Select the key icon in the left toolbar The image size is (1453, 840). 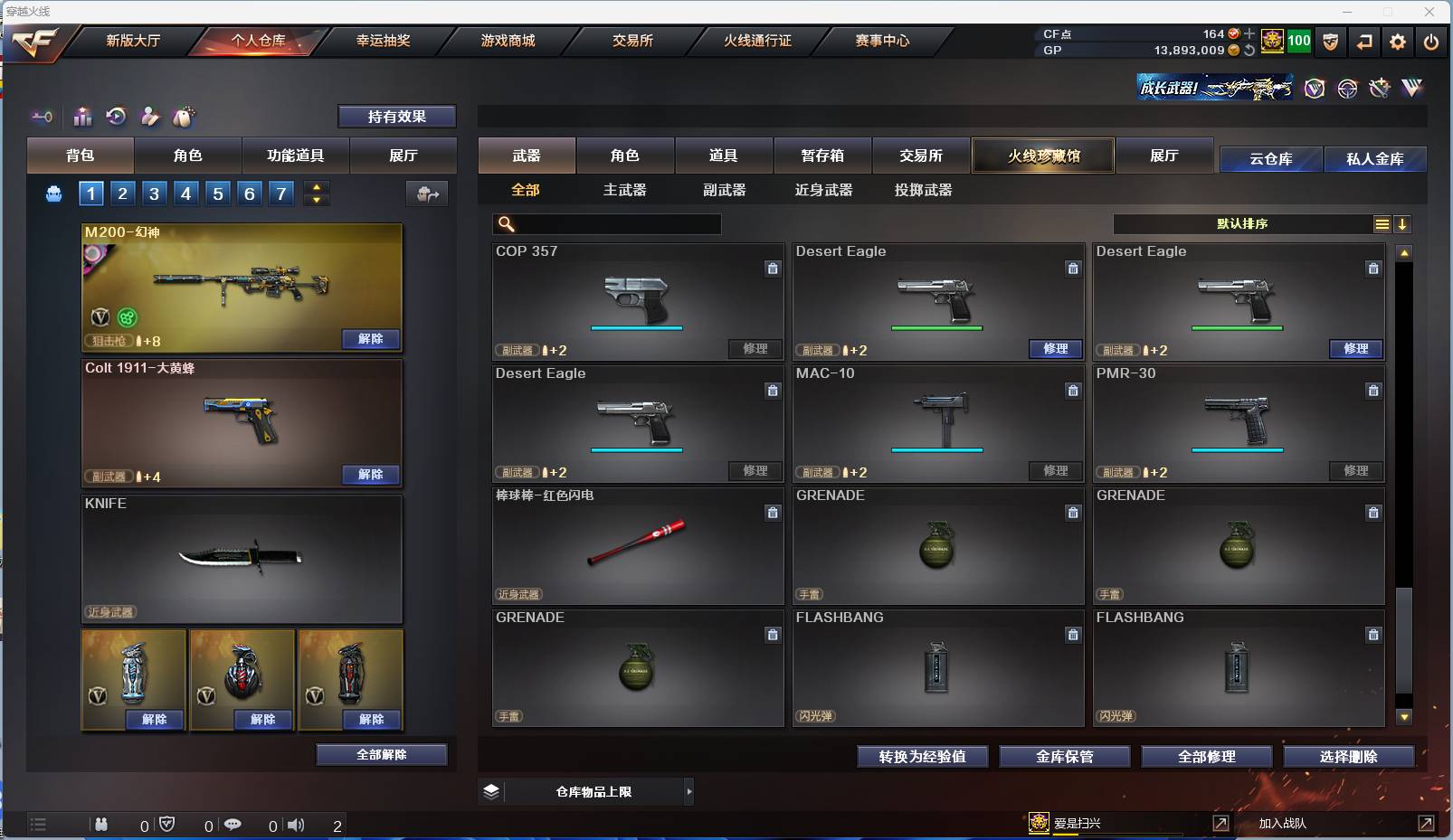click(42, 117)
